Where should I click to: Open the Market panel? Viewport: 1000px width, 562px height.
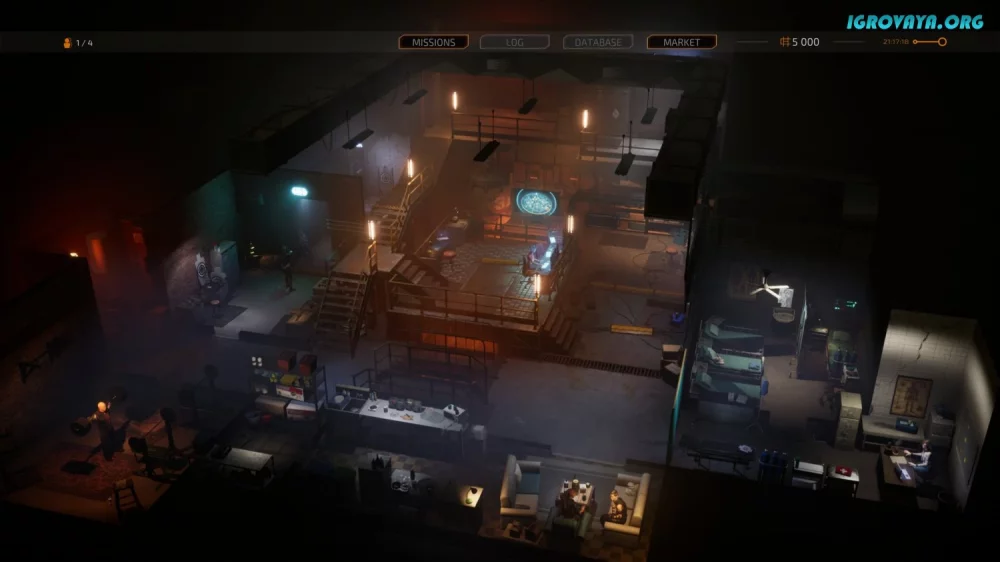tap(681, 42)
